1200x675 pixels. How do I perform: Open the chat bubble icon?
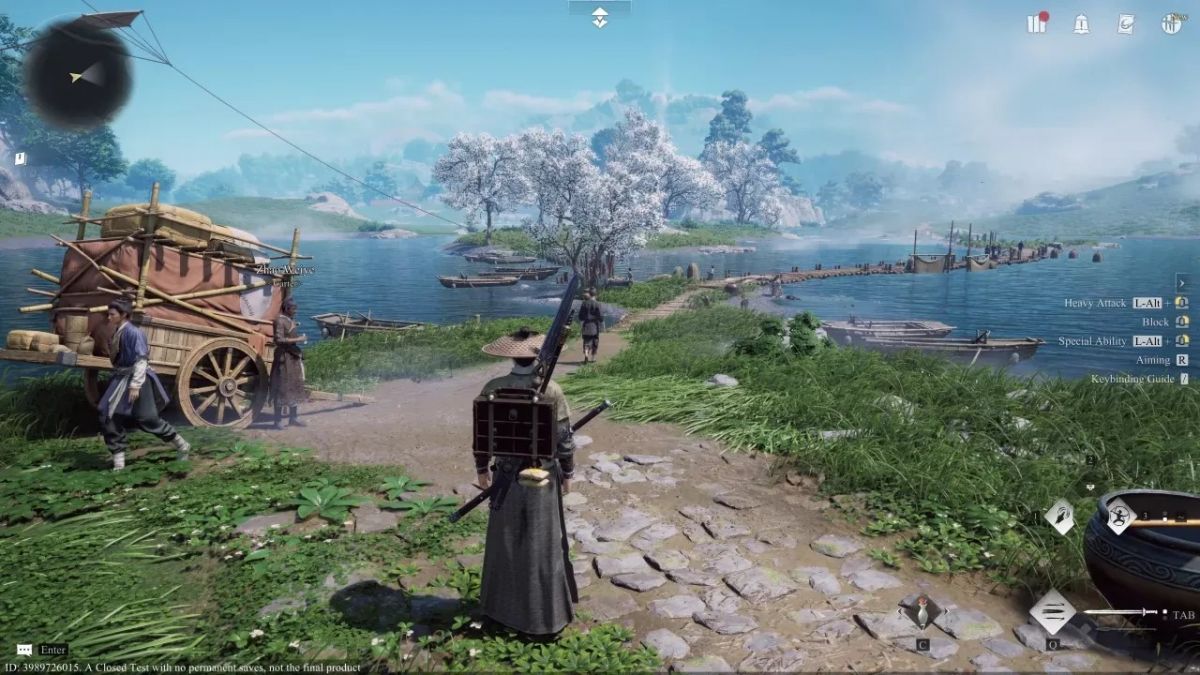pyautogui.click(x=24, y=650)
